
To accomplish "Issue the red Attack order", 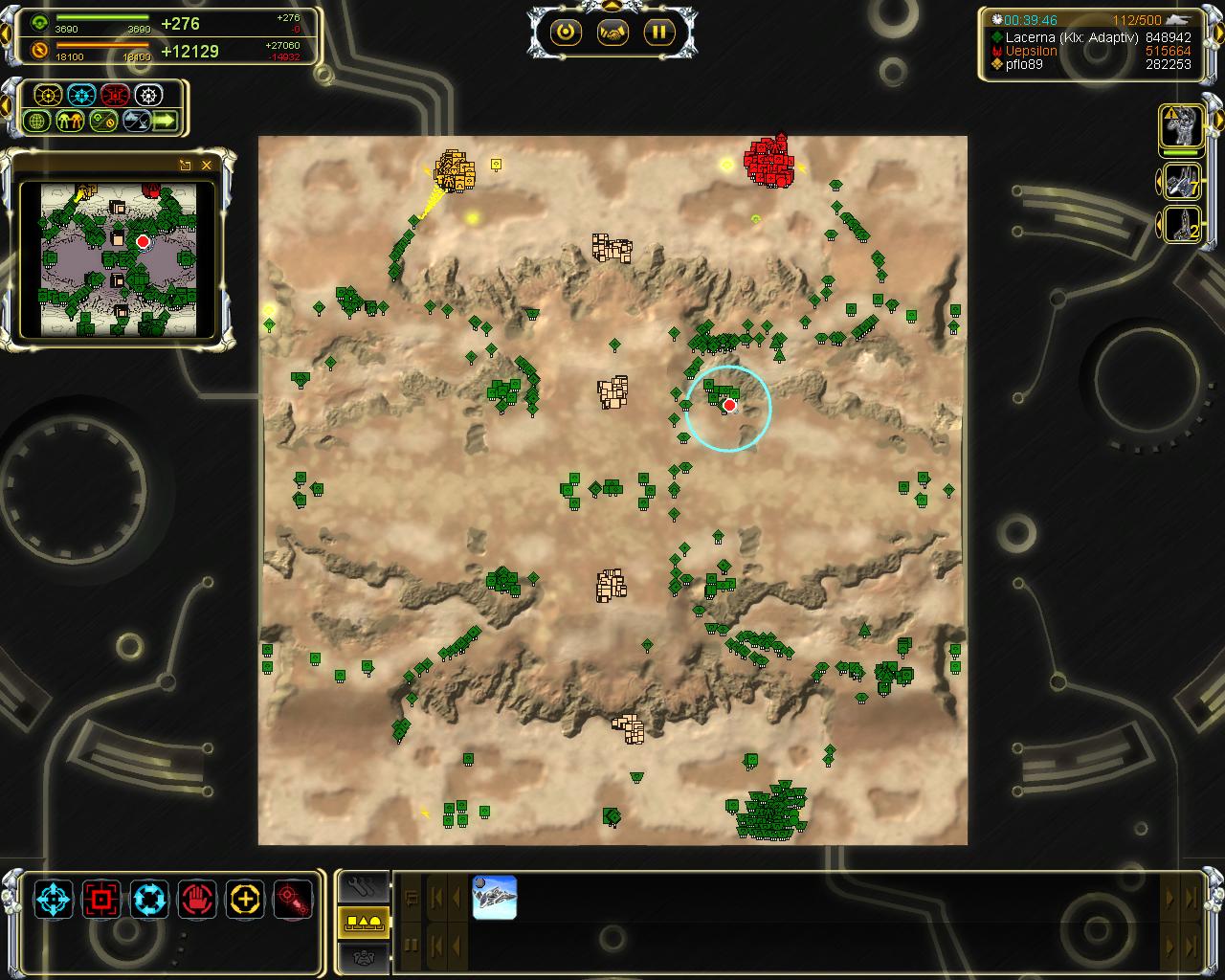I will [101, 900].
